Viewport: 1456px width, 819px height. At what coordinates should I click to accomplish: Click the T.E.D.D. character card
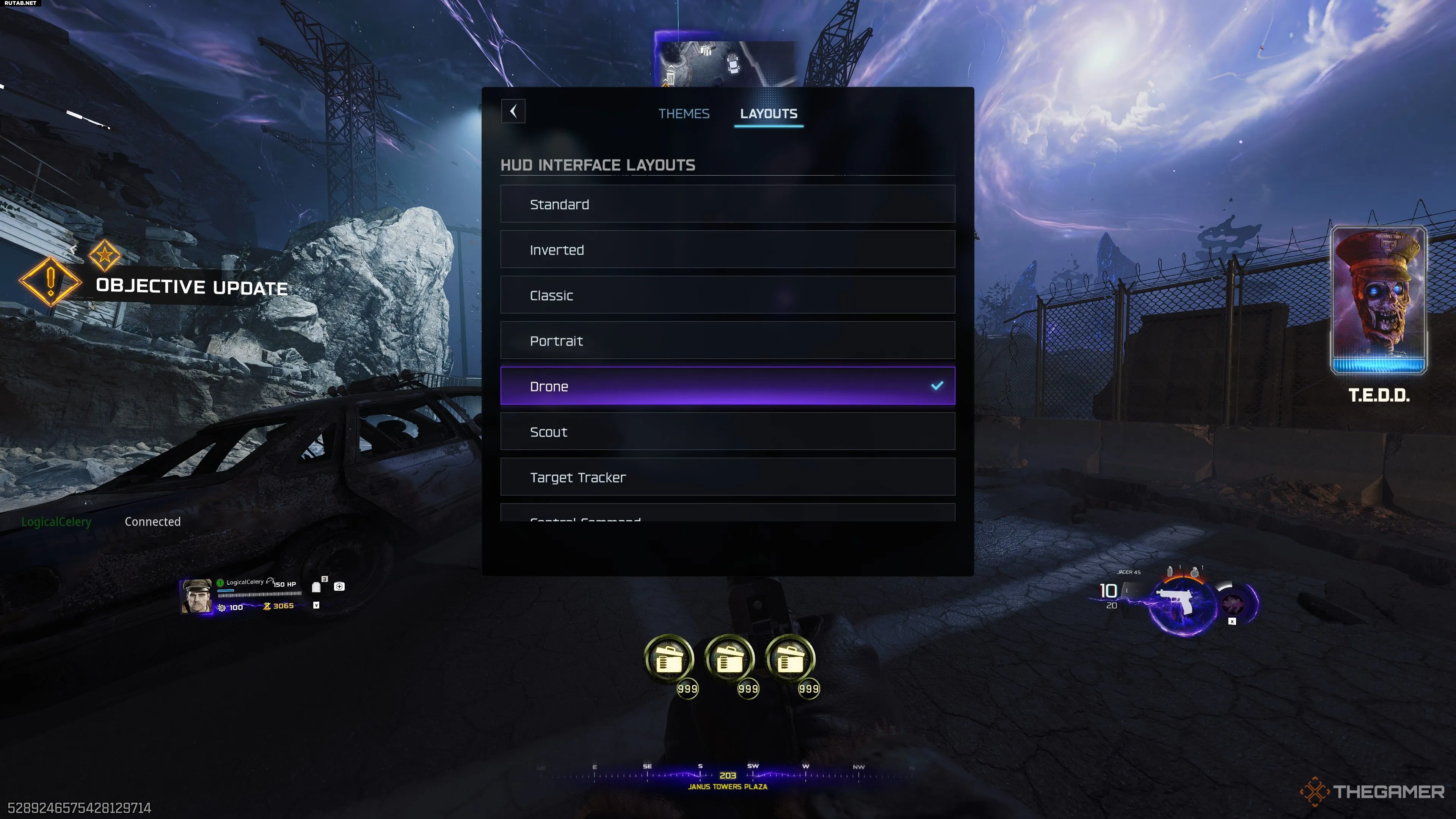point(1378,300)
